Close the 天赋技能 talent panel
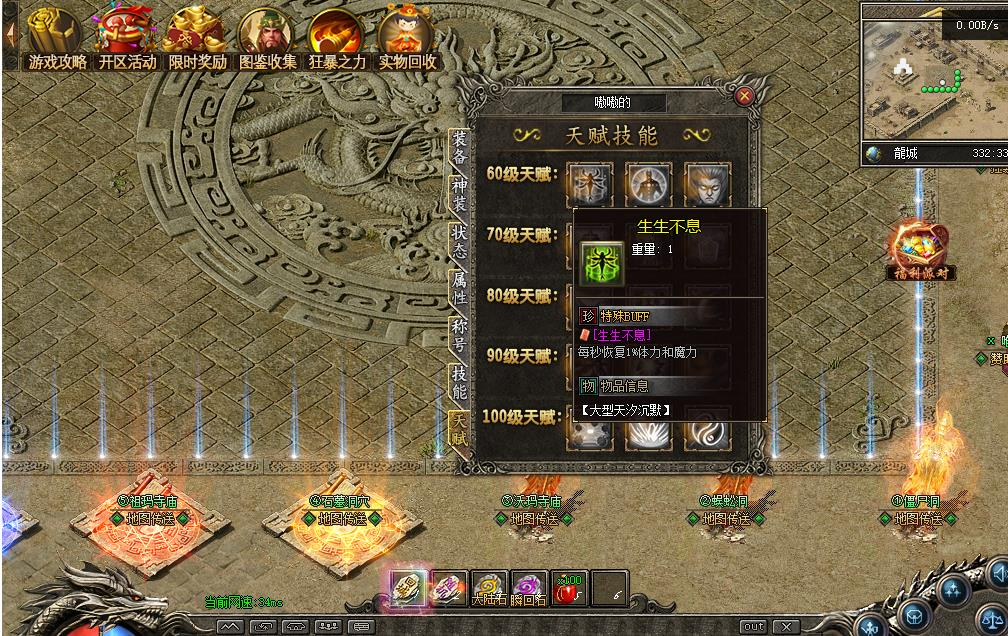The width and height of the screenshot is (1008, 636). (x=744, y=96)
